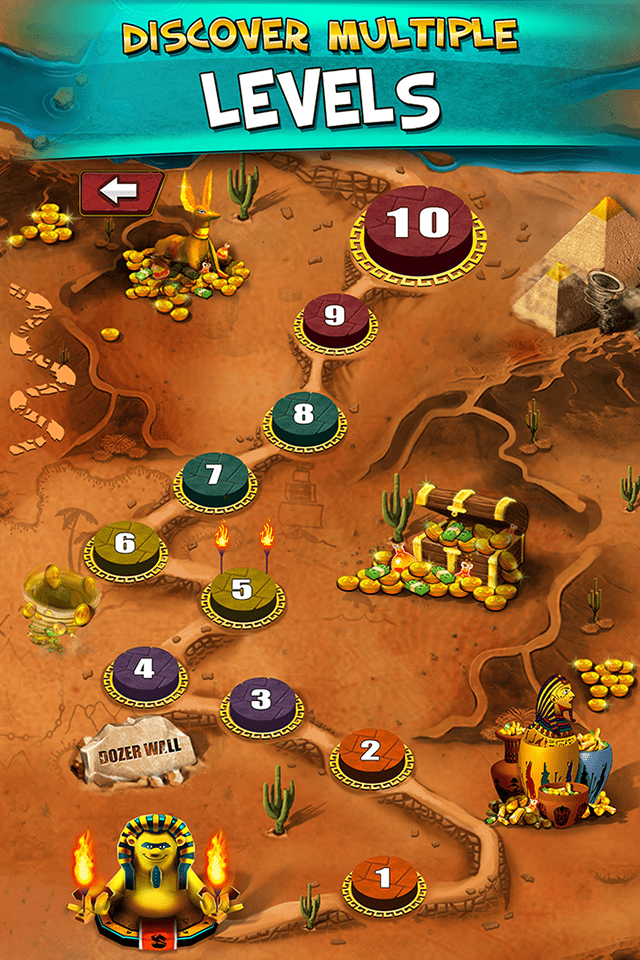Viewport: 640px width, 960px height.
Task: Open the level 9 node
Action: click(x=335, y=318)
